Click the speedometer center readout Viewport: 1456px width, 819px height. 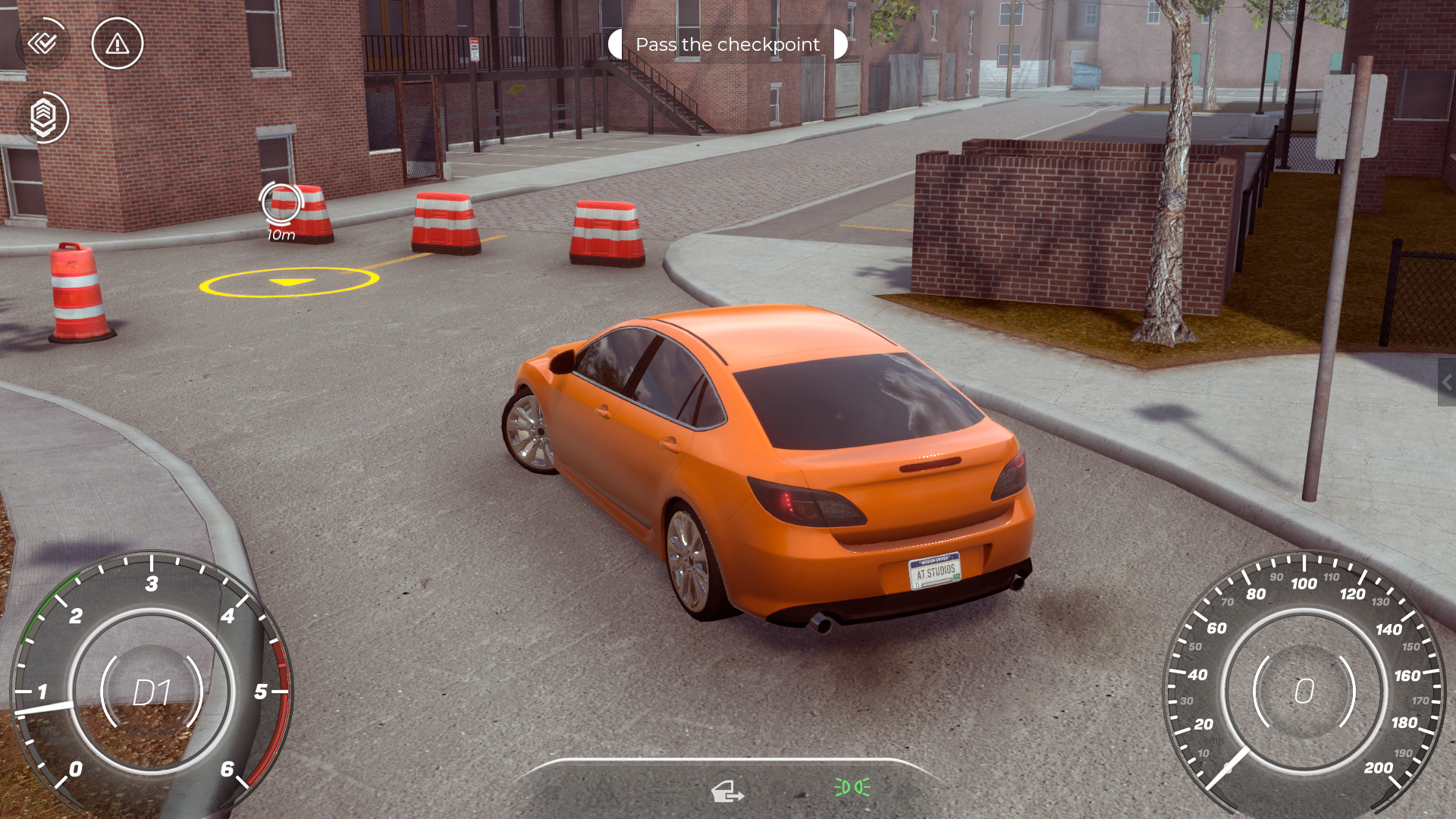1305,690
